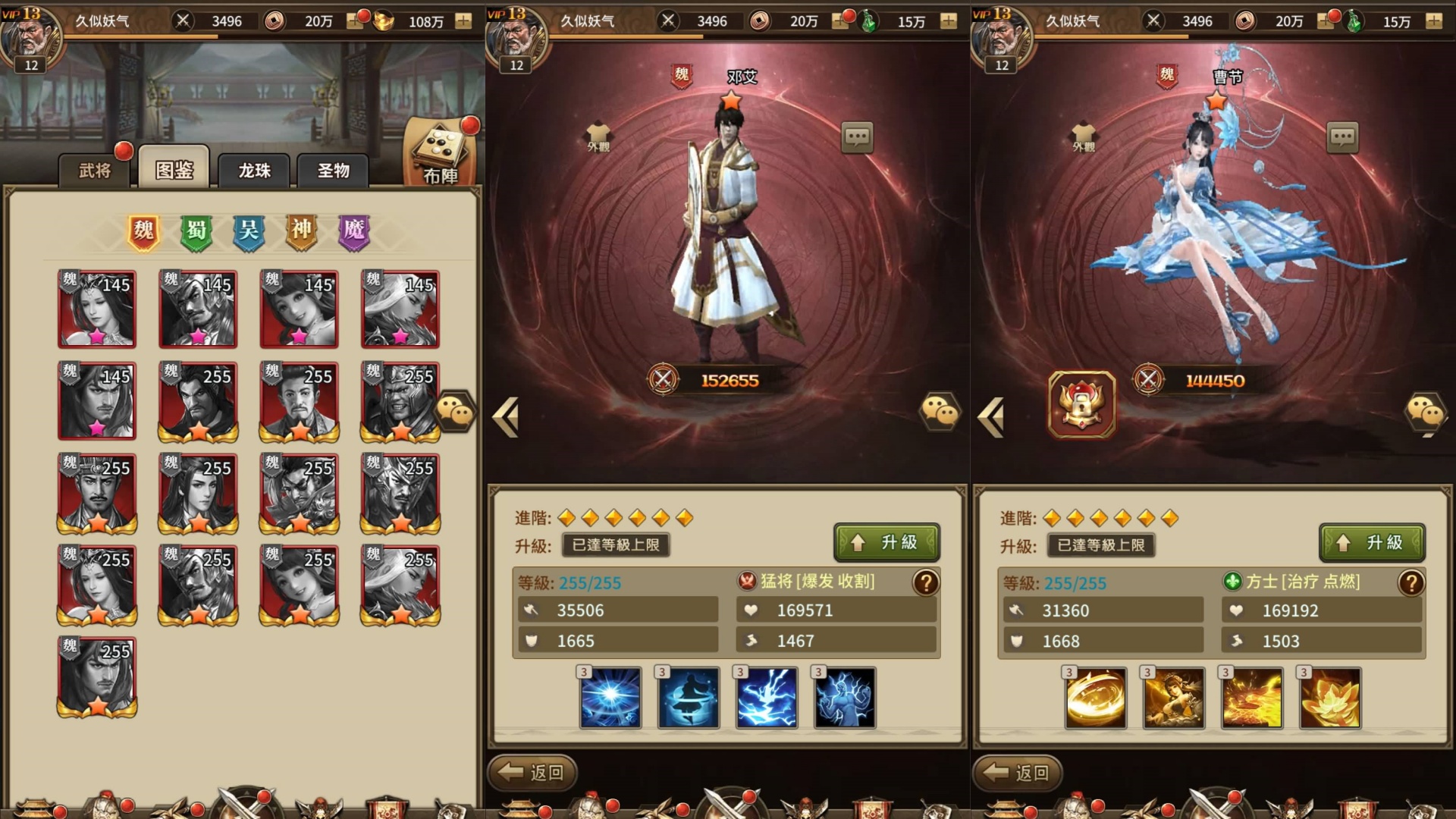Open 邓艾's first blue orb skill thumbnail
This screenshot has height=819, width=1456.
pyautogui.click(x=610, y=698)
